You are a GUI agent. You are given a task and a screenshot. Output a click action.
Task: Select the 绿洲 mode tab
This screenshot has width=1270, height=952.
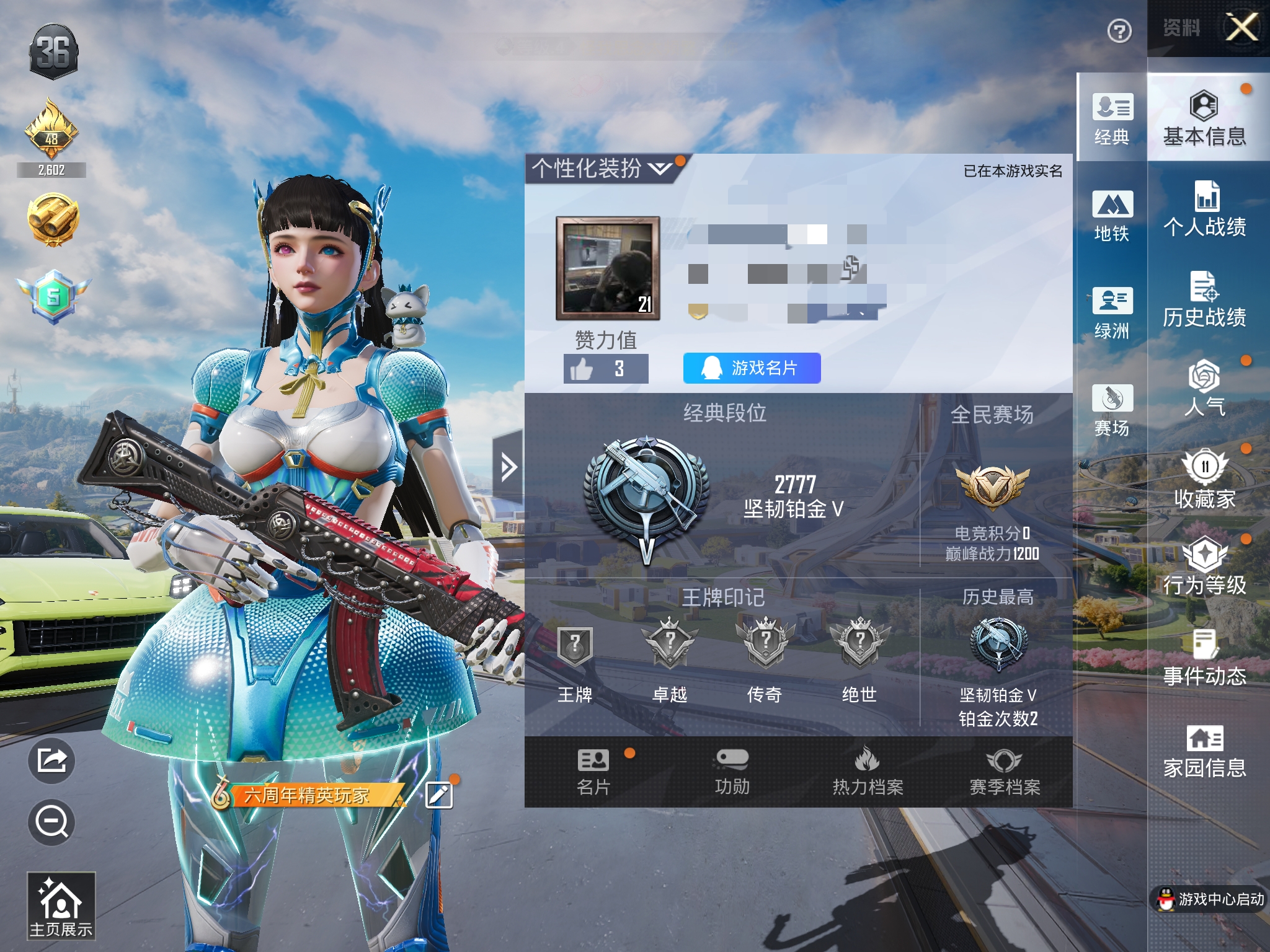(1112, 312)
